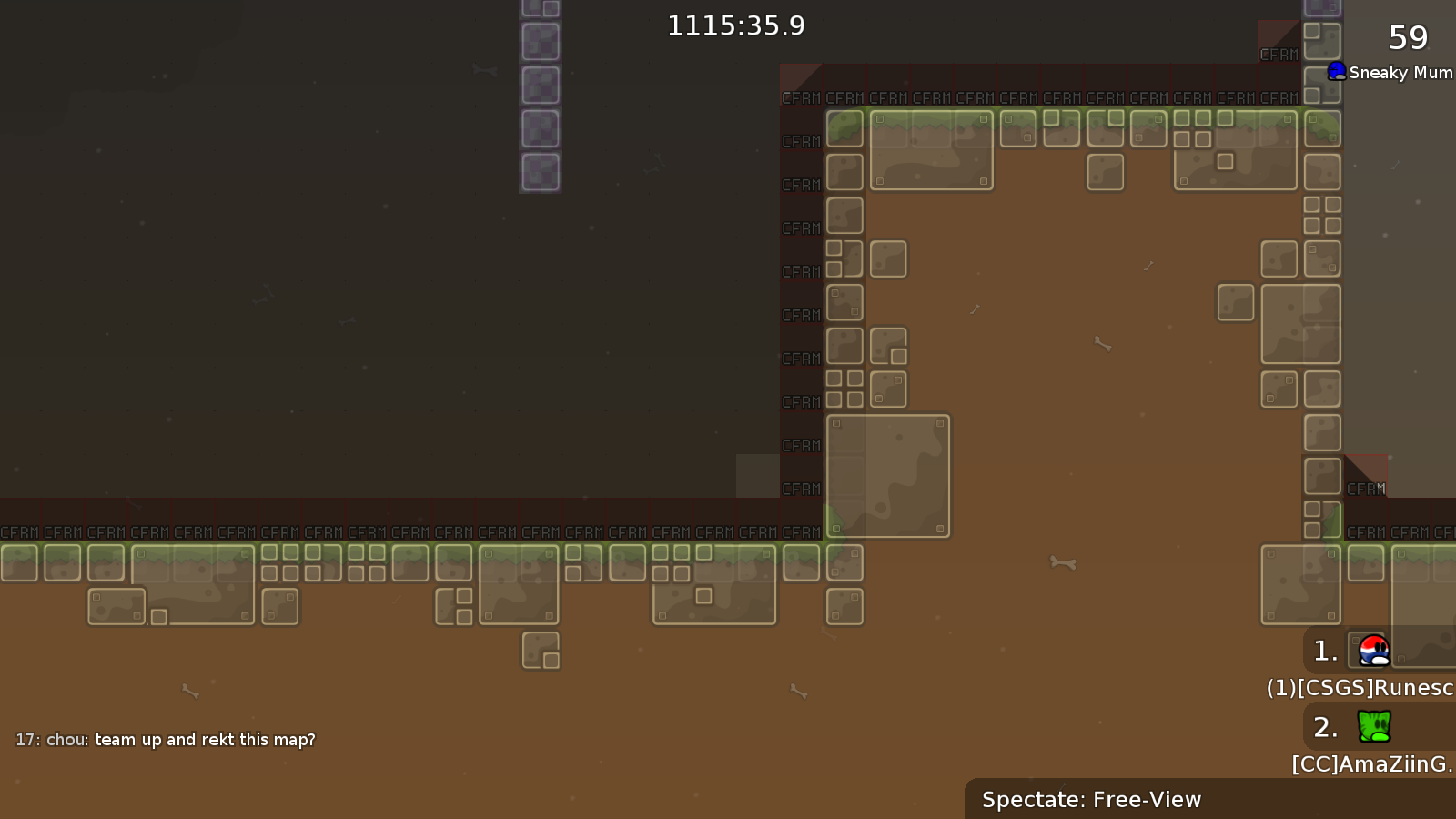Select the score counter 59 display
Image resolution: width=1456 pixels, height=819 pixels.
[1406, 38]
